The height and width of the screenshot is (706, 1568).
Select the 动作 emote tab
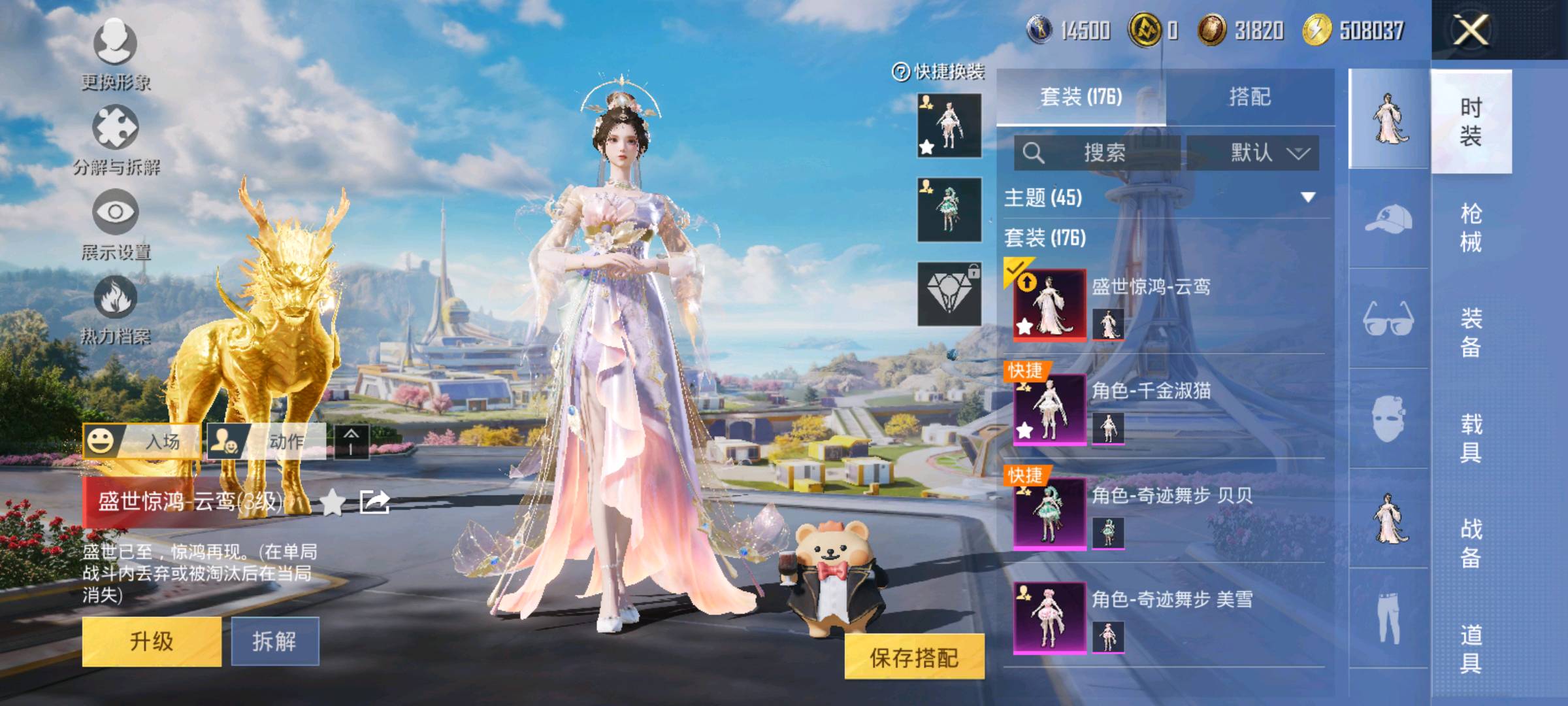pos(267,442)
